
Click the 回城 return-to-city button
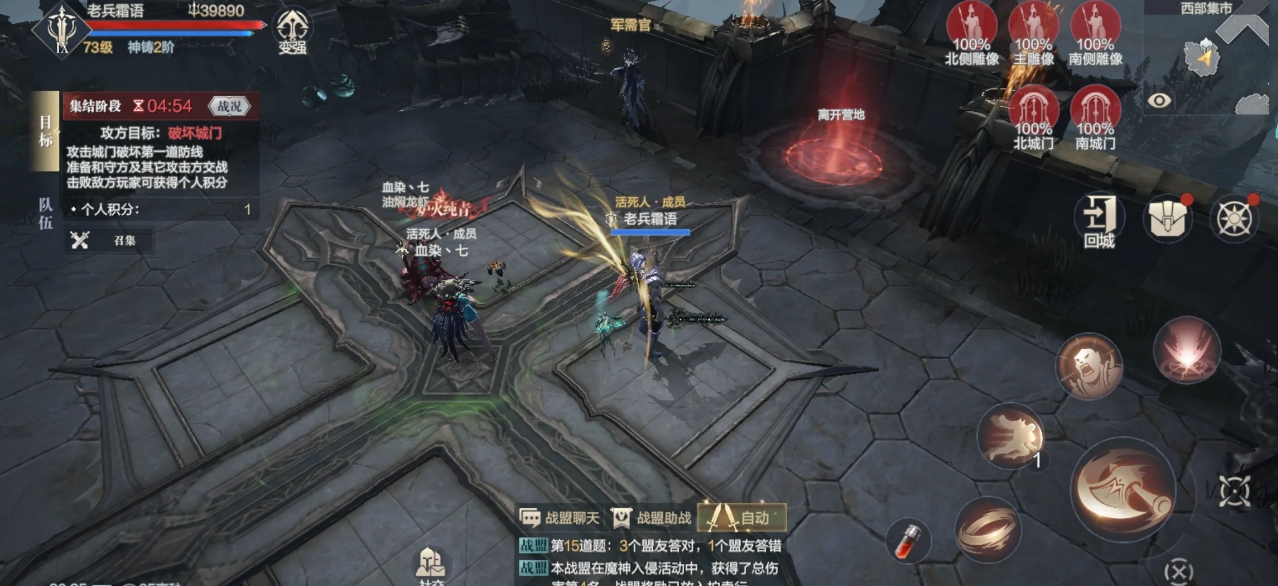pos(1099,219)
